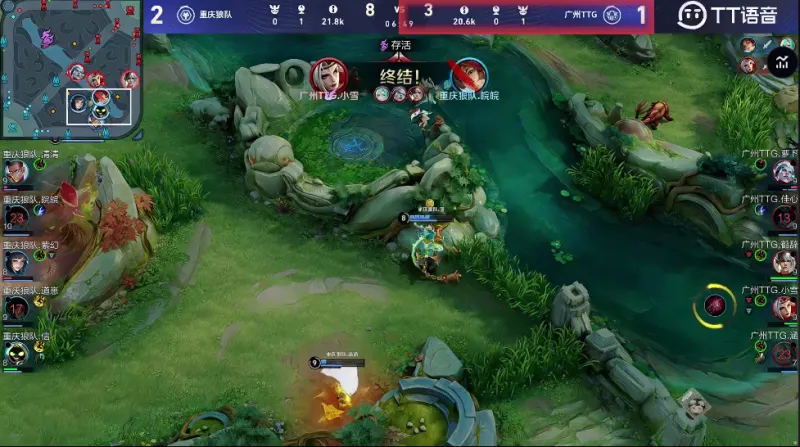Select 广州TTG.小雪 player portrait in right list
The image size is (800, 447).
point(785,307)
